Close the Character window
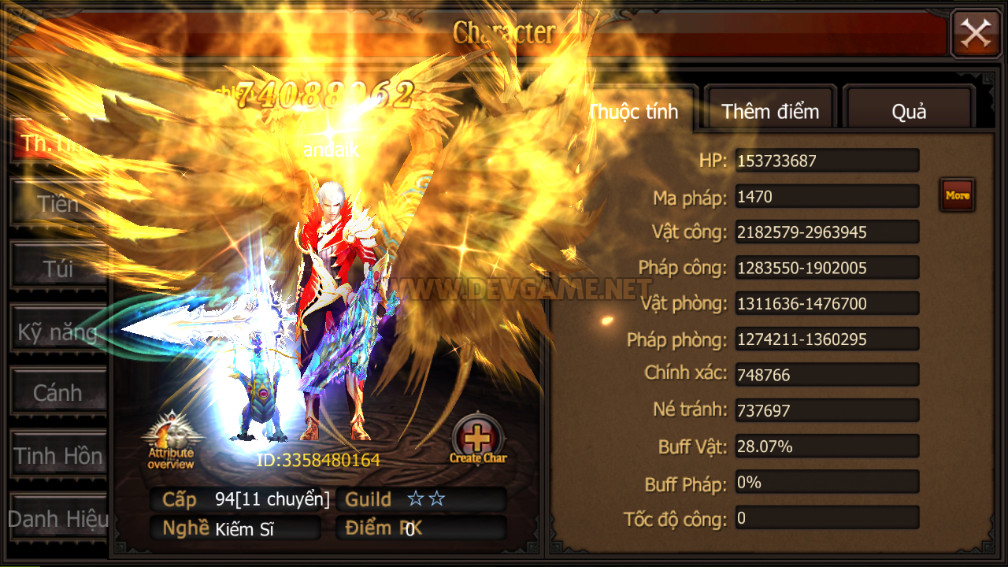The width and height of the screenshot is (1008, 567). tap(975, 34)
